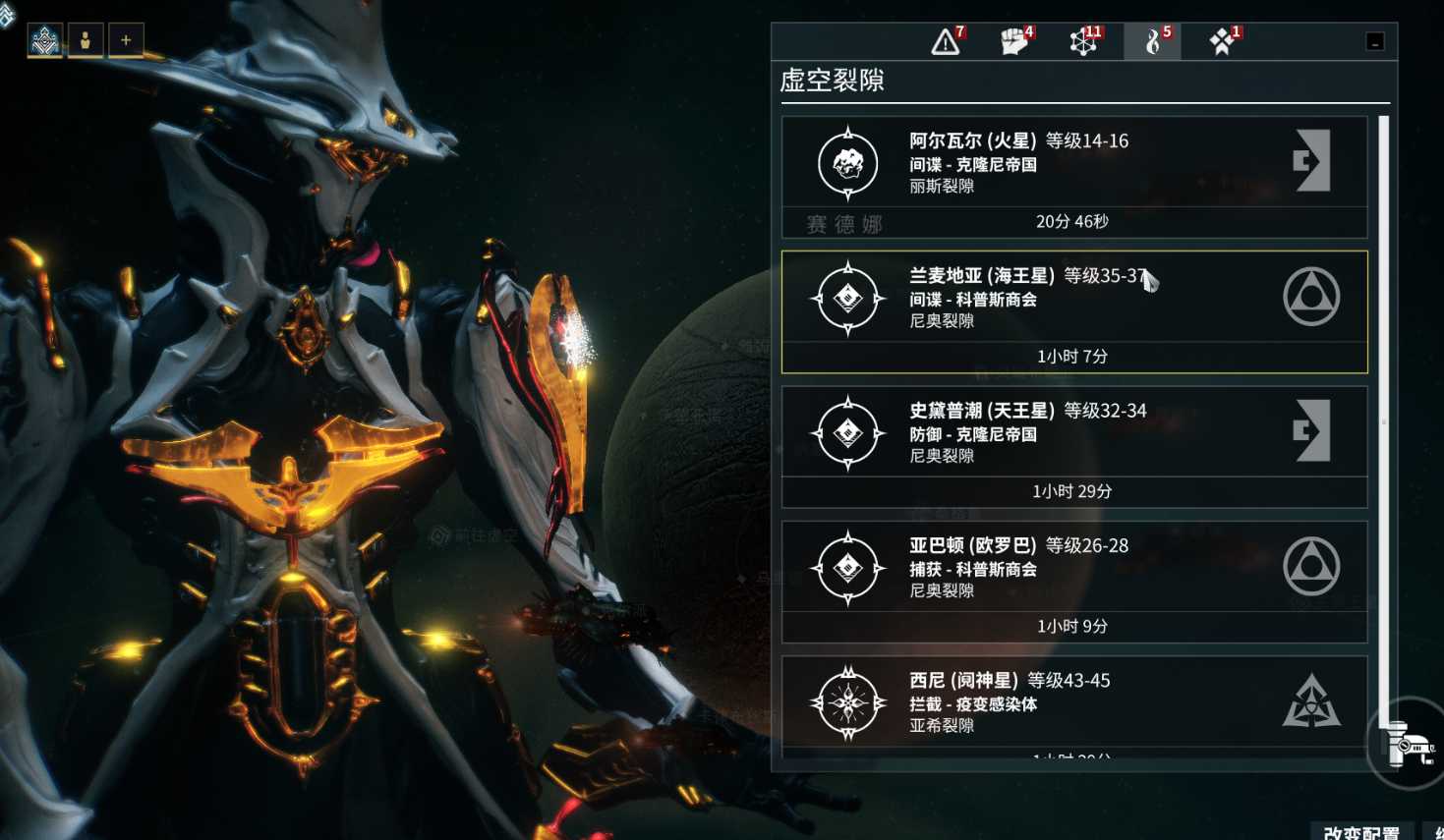Viewport: 1444px width, 840px height.
Task: Open the invasions fist tab
Action: [x=1013, y=41]
